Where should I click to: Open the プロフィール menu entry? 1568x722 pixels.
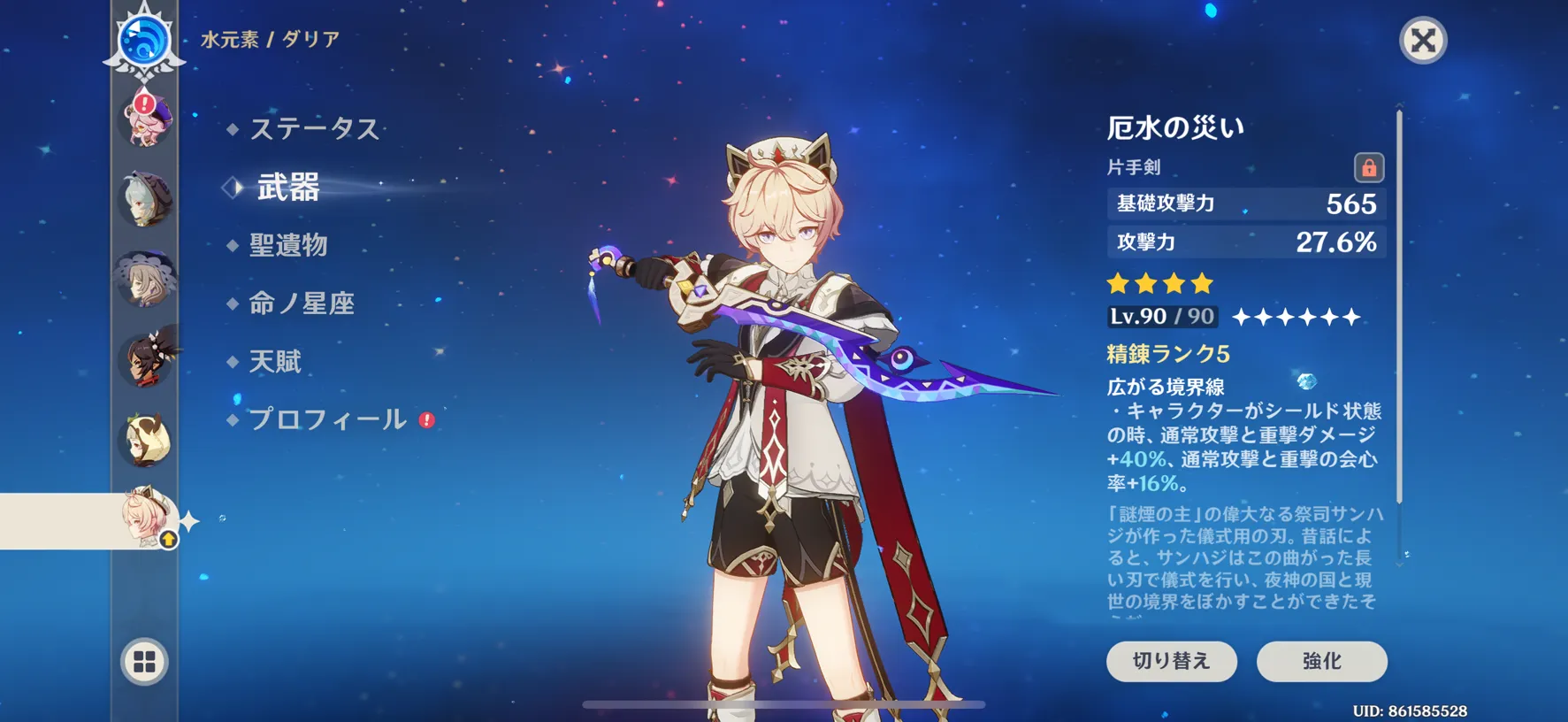(327, 419)
